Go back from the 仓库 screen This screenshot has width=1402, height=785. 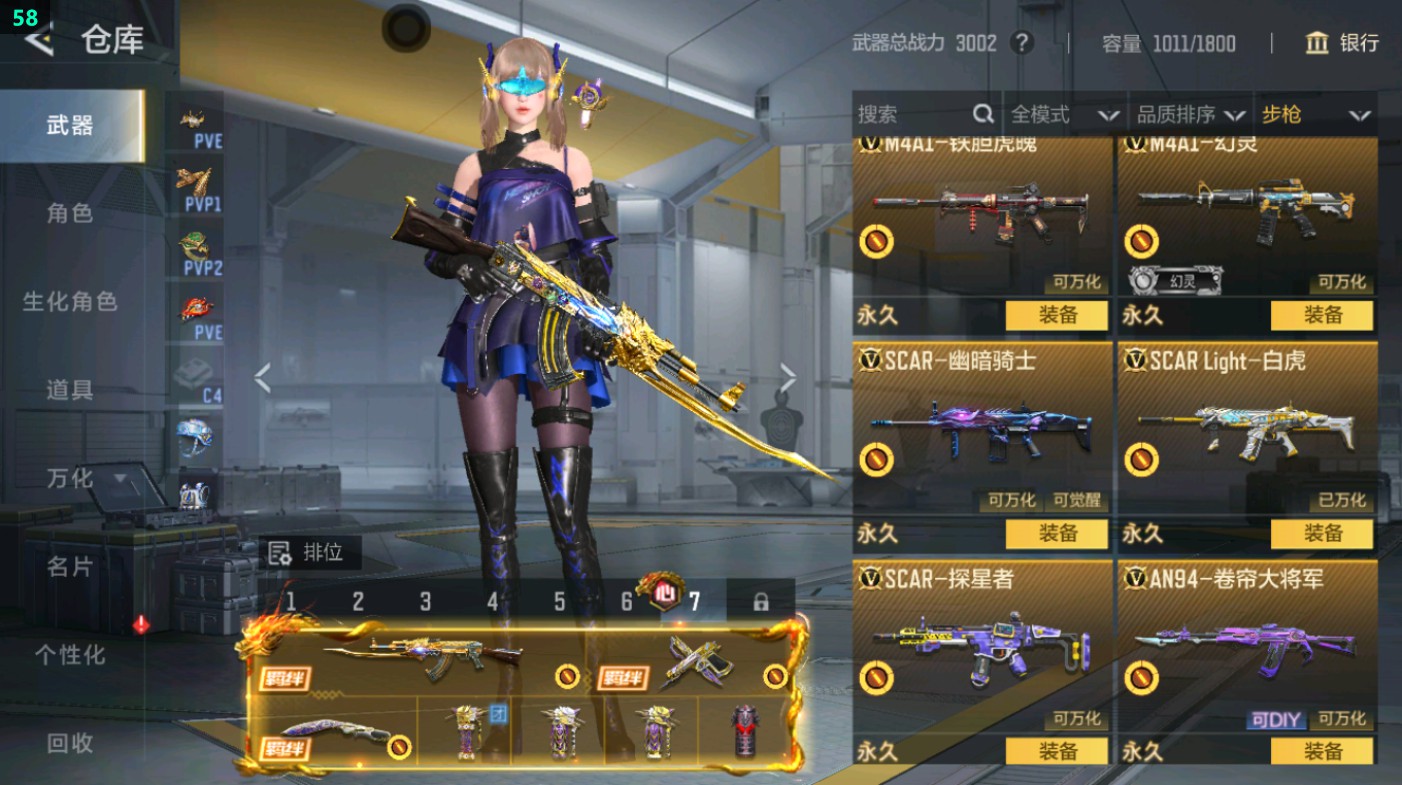coord(38,41)
